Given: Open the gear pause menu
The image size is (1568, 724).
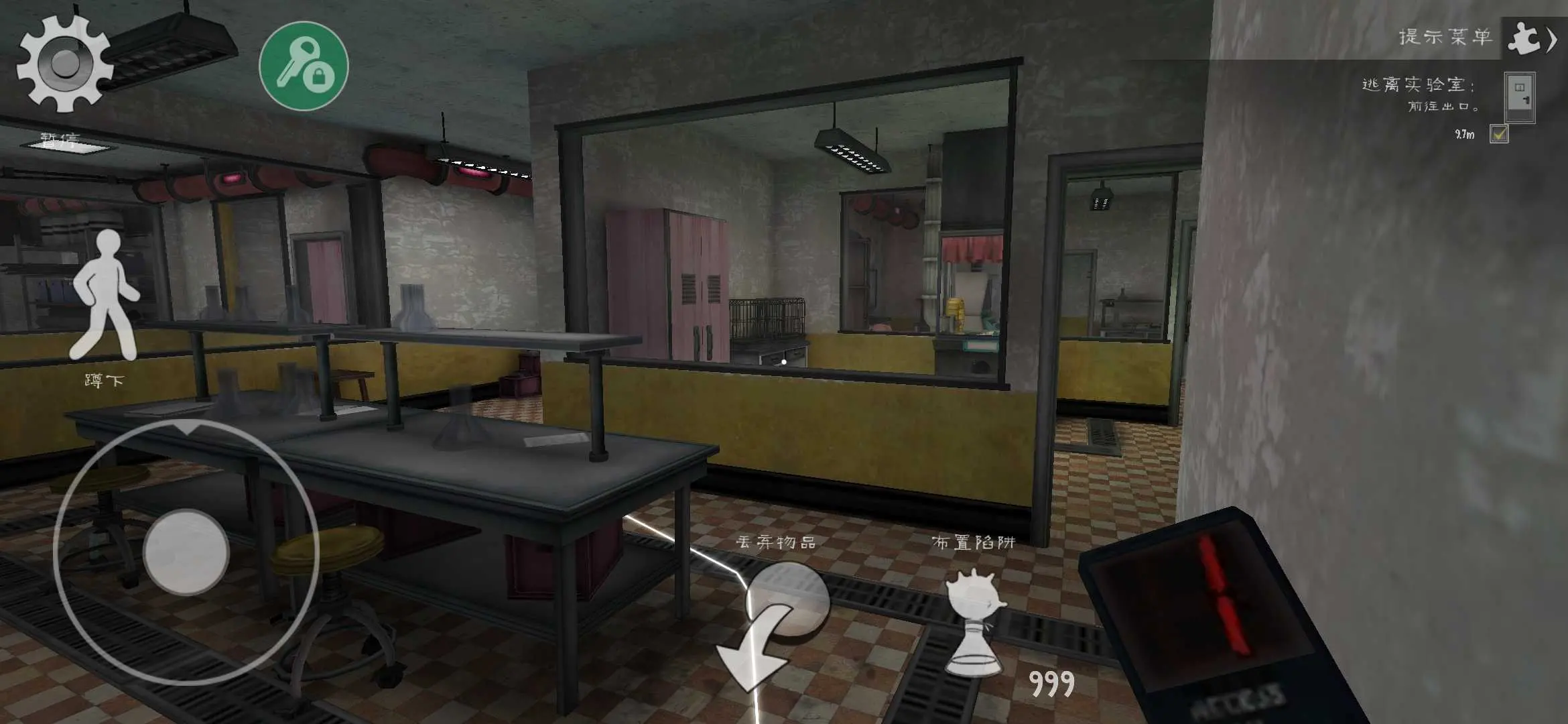Looking at the screenshot, I should point(64,64).
